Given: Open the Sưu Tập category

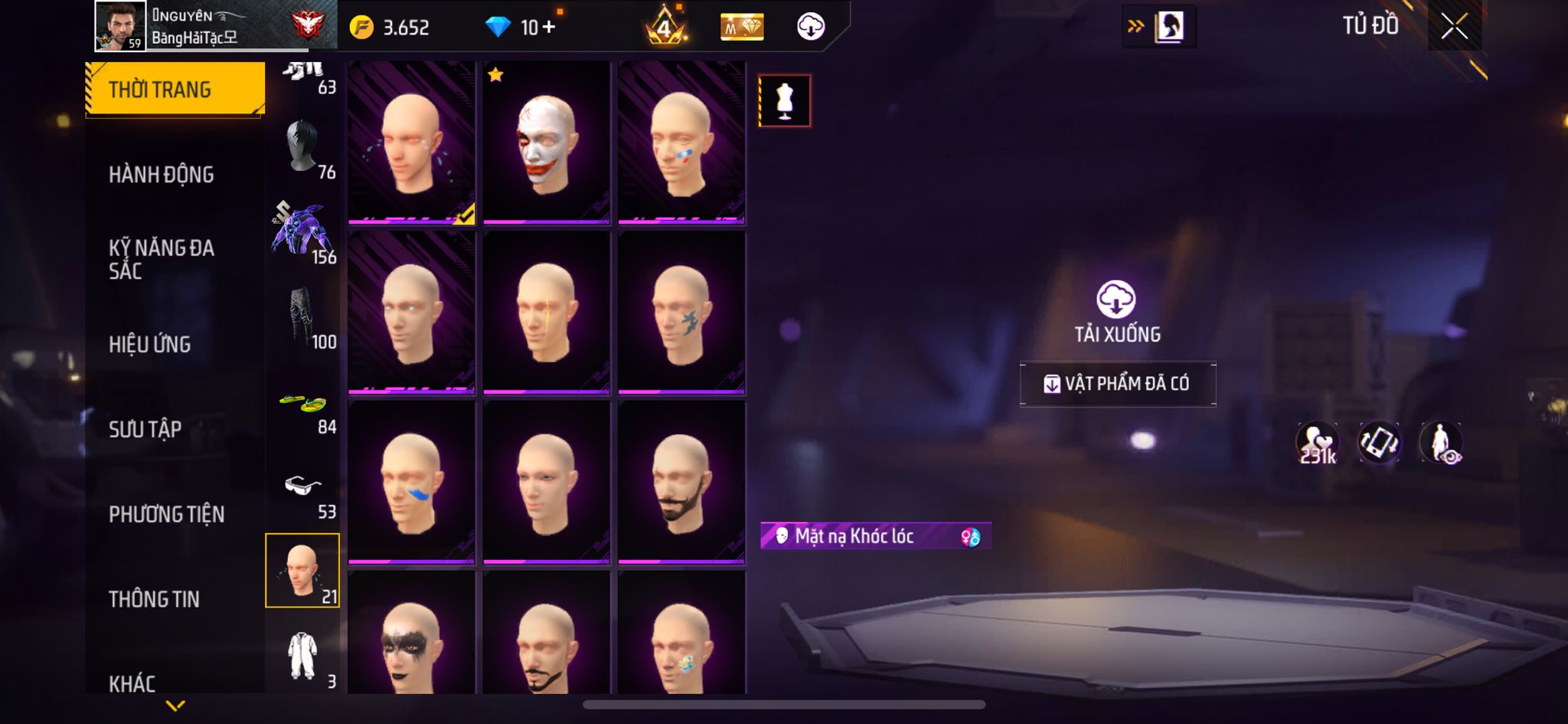Looking at the screenshot, I should pyautogui.click(x=145, y=429).
